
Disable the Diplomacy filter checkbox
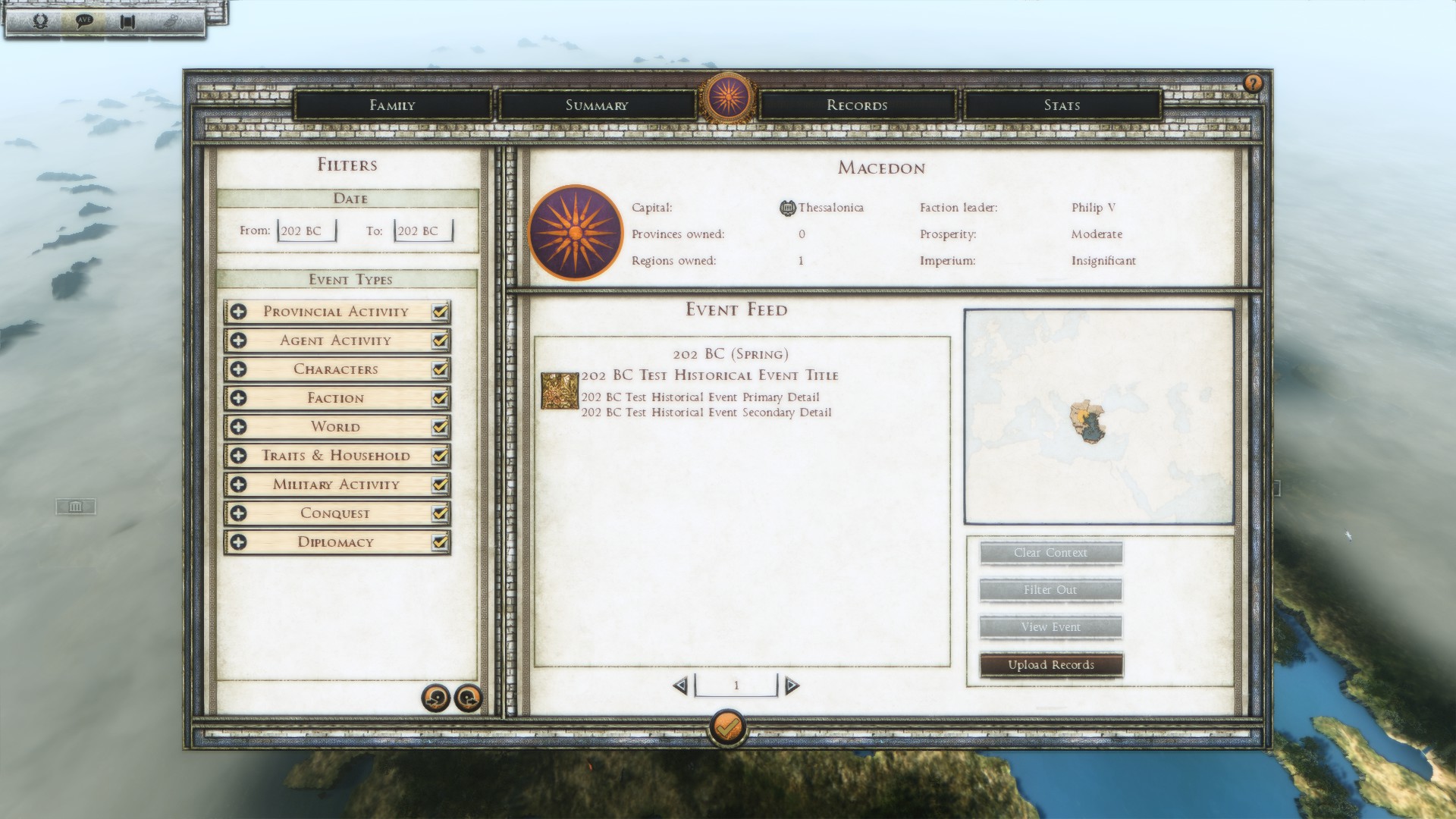point(440,542)
